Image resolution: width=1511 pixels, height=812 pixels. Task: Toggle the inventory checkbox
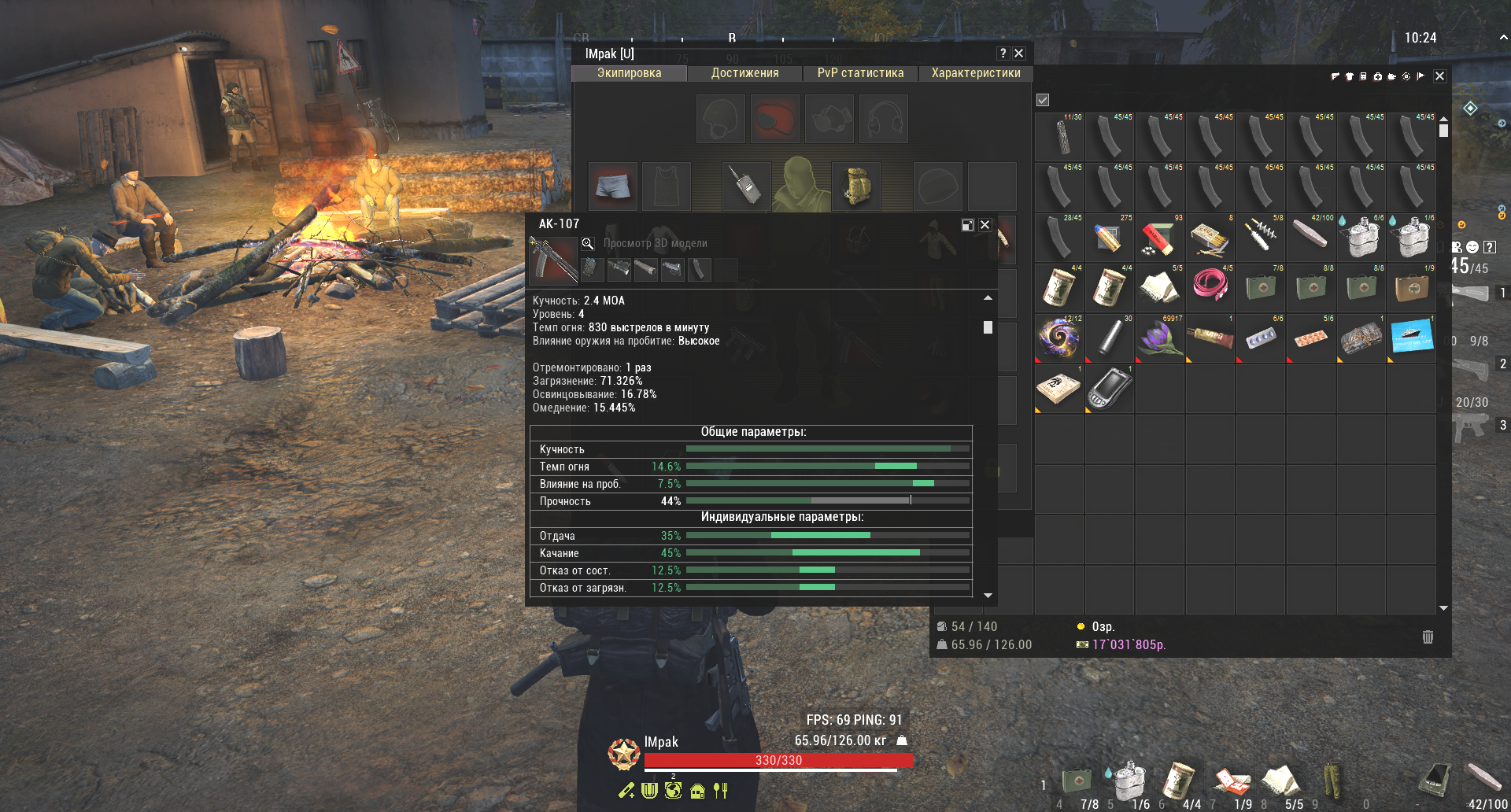(1043, 100)
